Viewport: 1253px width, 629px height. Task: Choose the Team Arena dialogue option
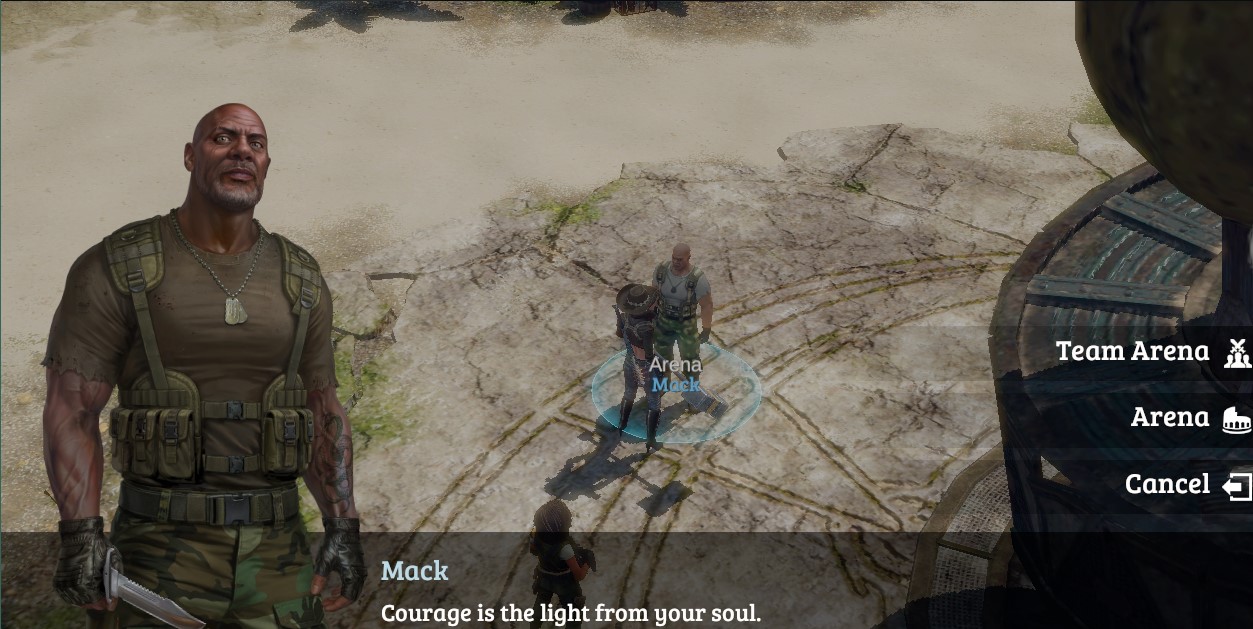(1133, 352)
